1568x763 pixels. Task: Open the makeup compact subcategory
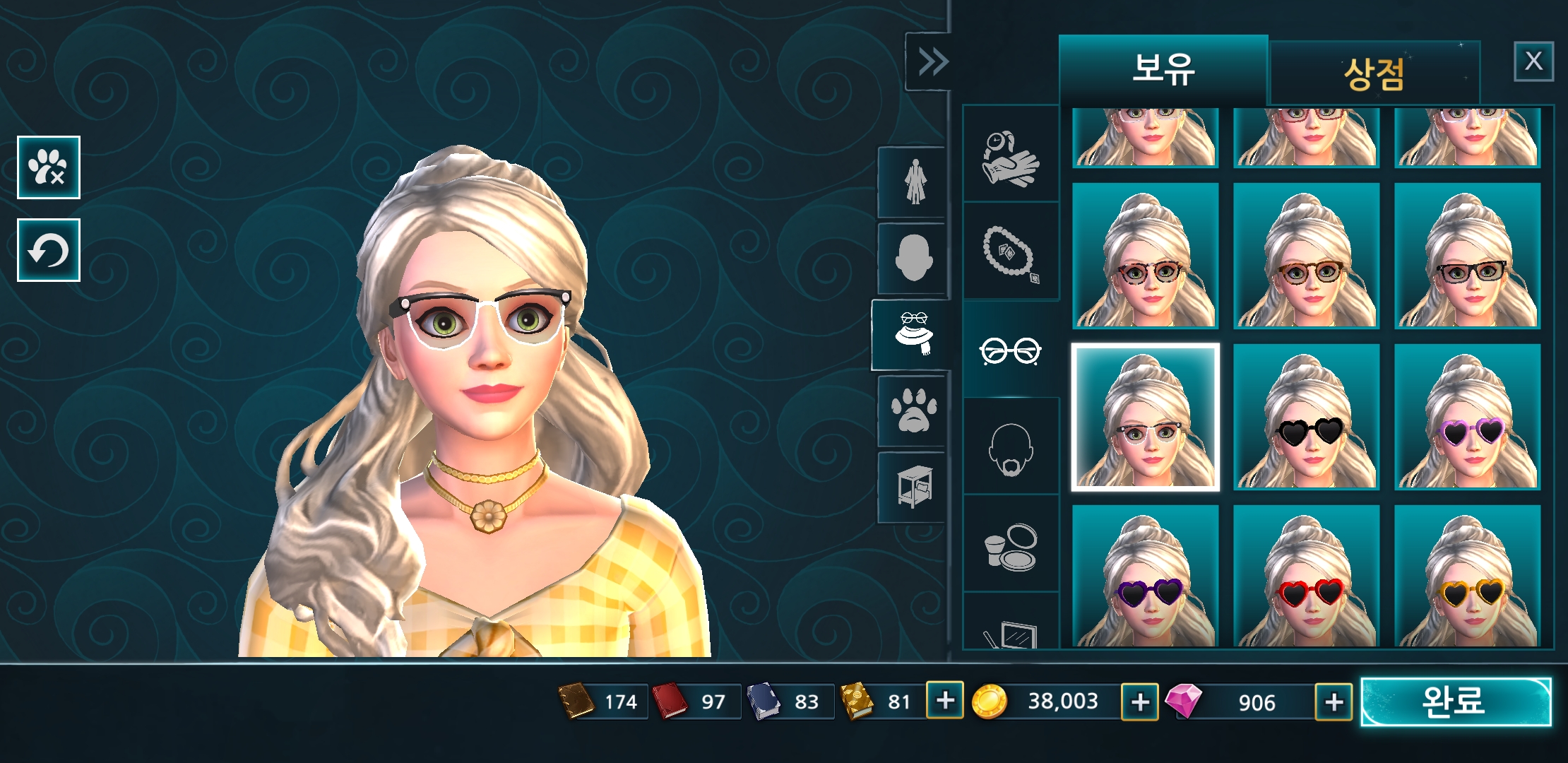[1010, 546]
